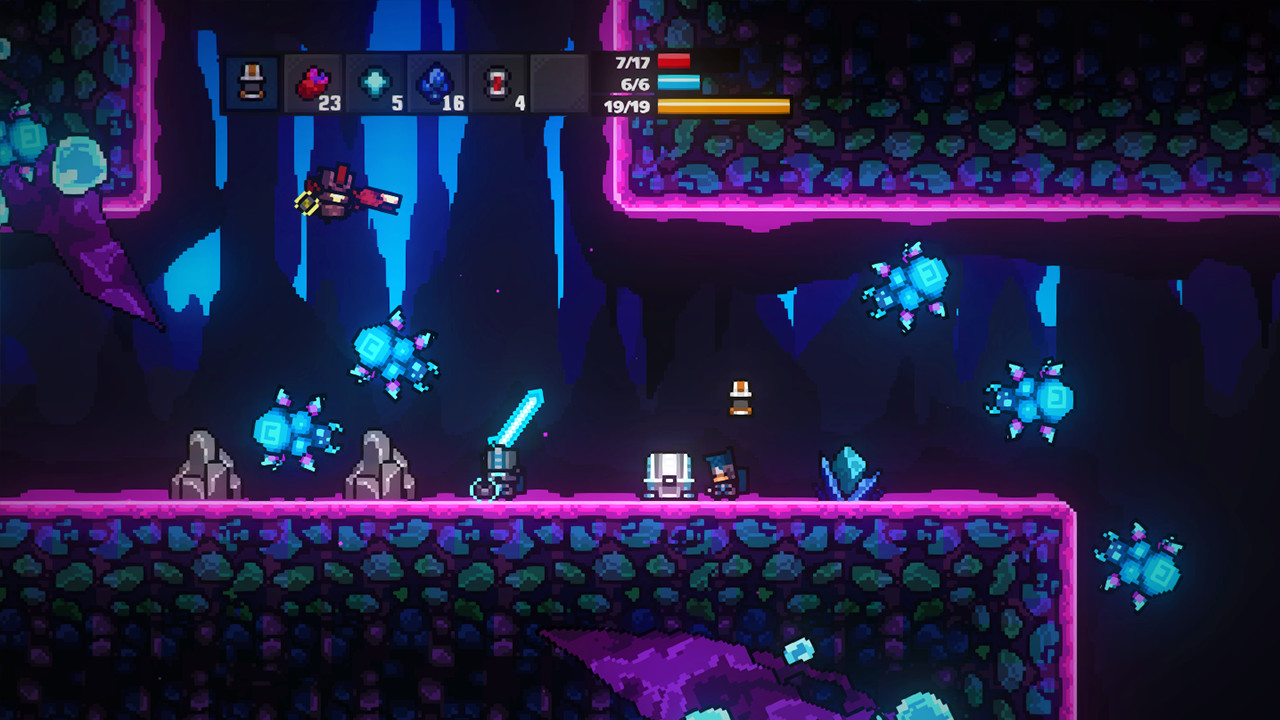Select the player character beside the chest
Screen dimensions: 1280x720
(x=723, y=472)
